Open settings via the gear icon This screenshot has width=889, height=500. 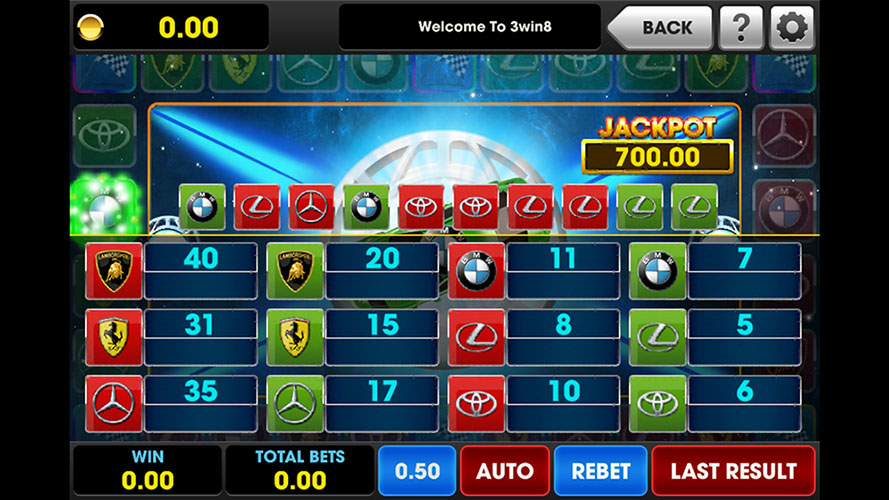(791, 27)
